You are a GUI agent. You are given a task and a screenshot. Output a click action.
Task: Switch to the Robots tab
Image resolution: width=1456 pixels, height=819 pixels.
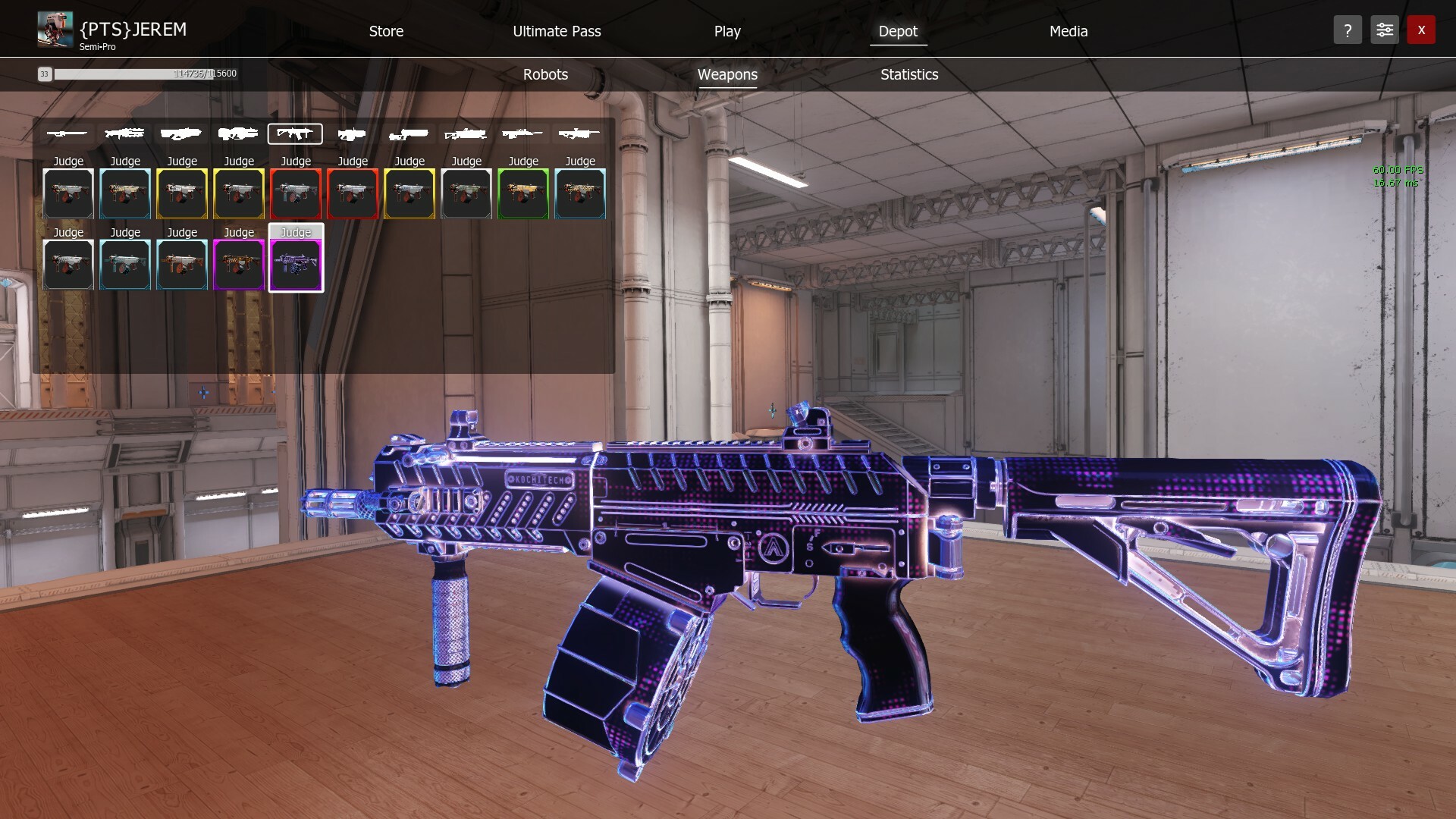(x=545, y=74)
